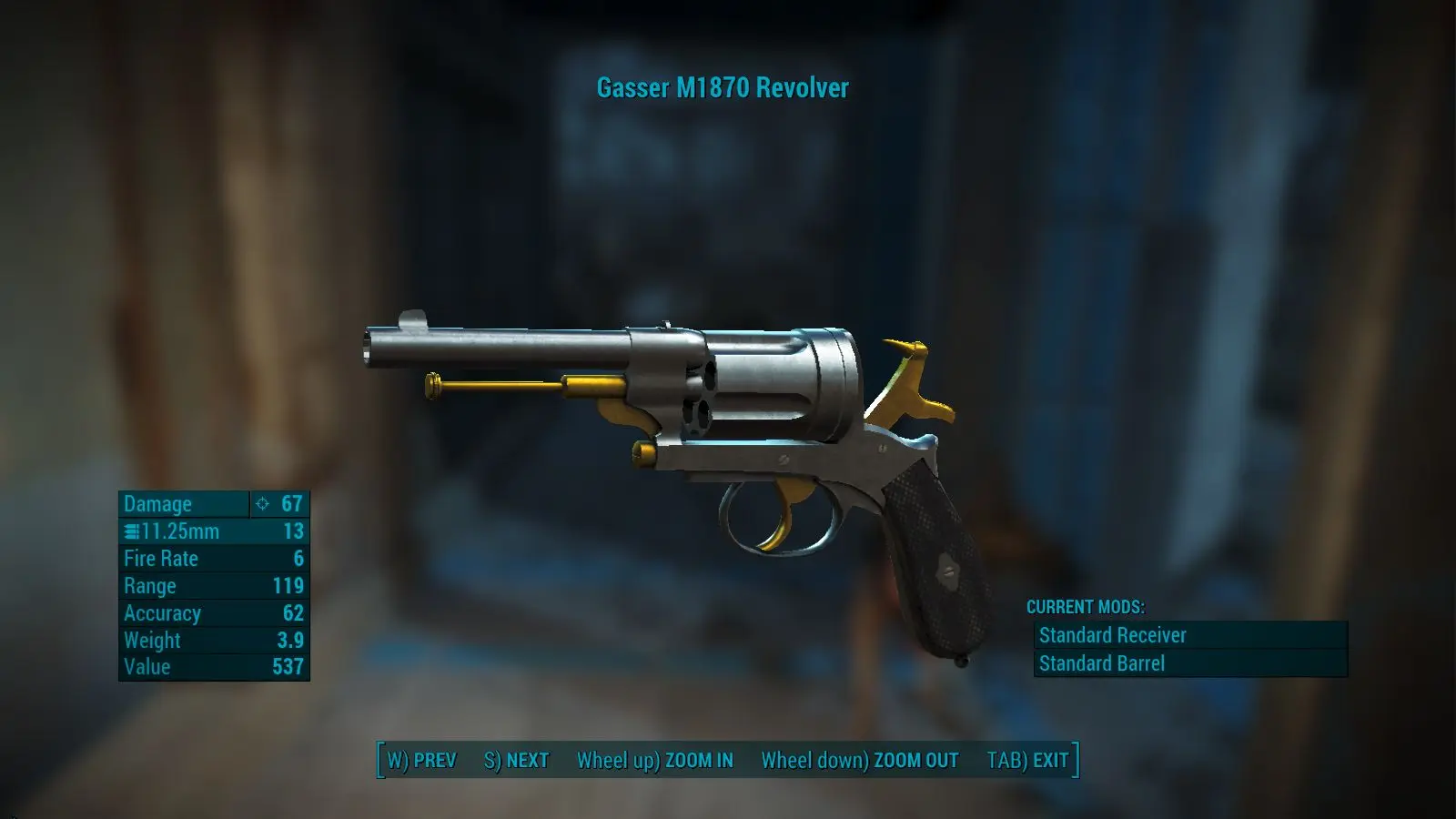Exit the weapon inspect view
The height and width of the screenshot is (819, 1456).
(x=1027, y=761)
